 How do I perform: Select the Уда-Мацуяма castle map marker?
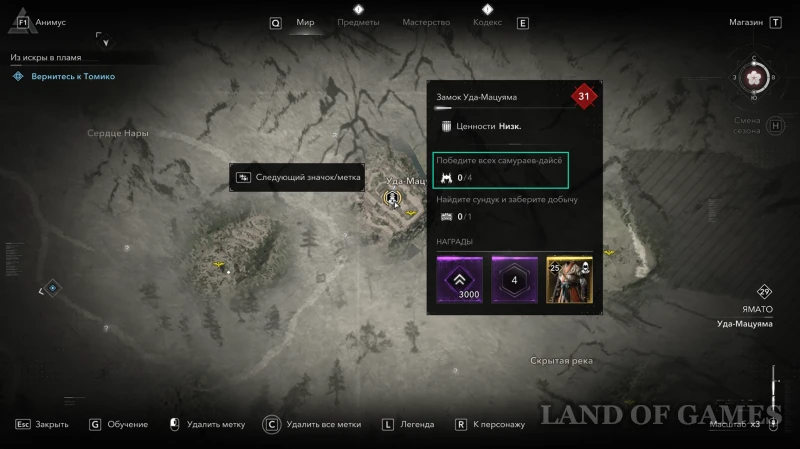[392, 198]
